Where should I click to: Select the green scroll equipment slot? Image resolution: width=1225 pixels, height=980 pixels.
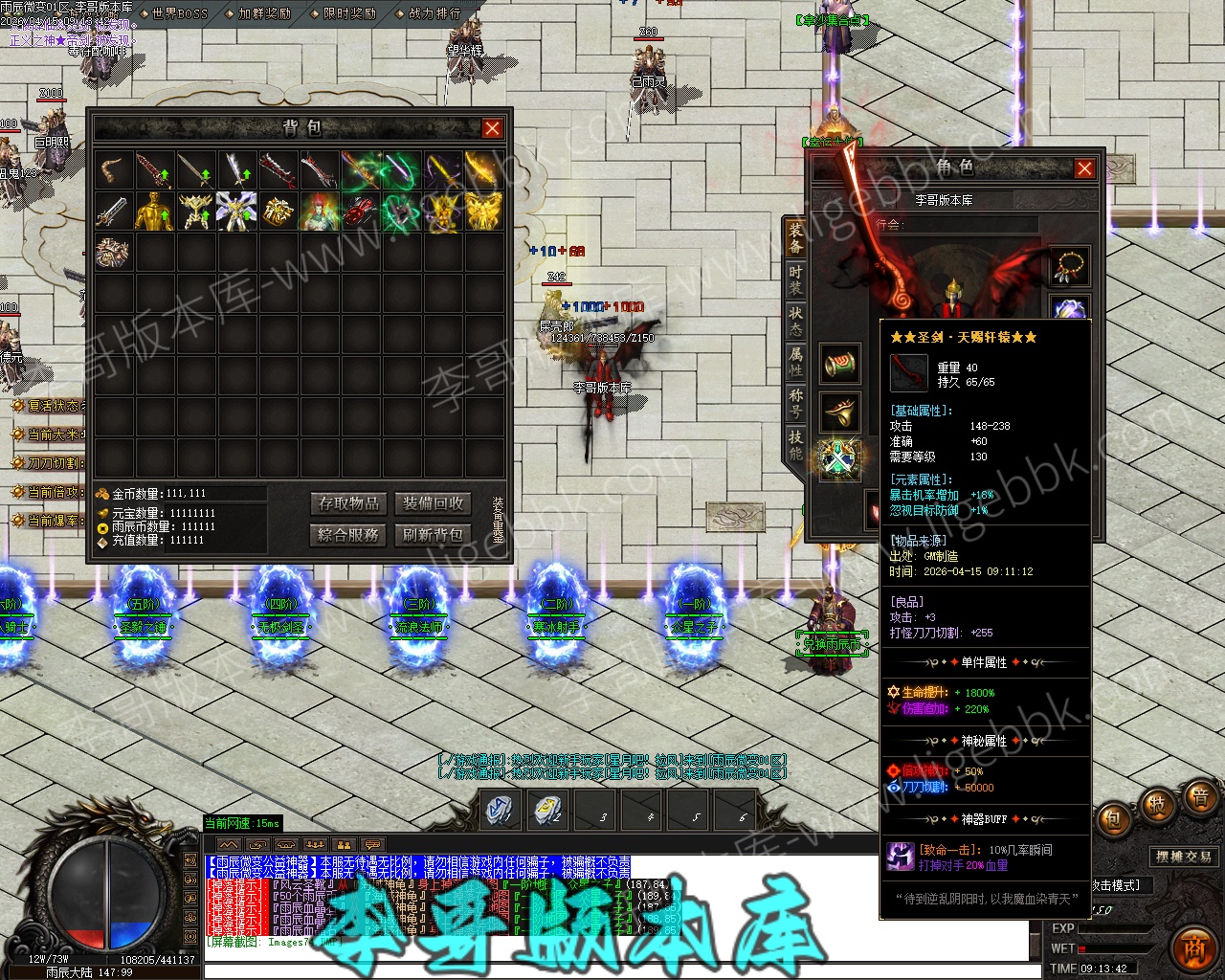tap(839, 364)
